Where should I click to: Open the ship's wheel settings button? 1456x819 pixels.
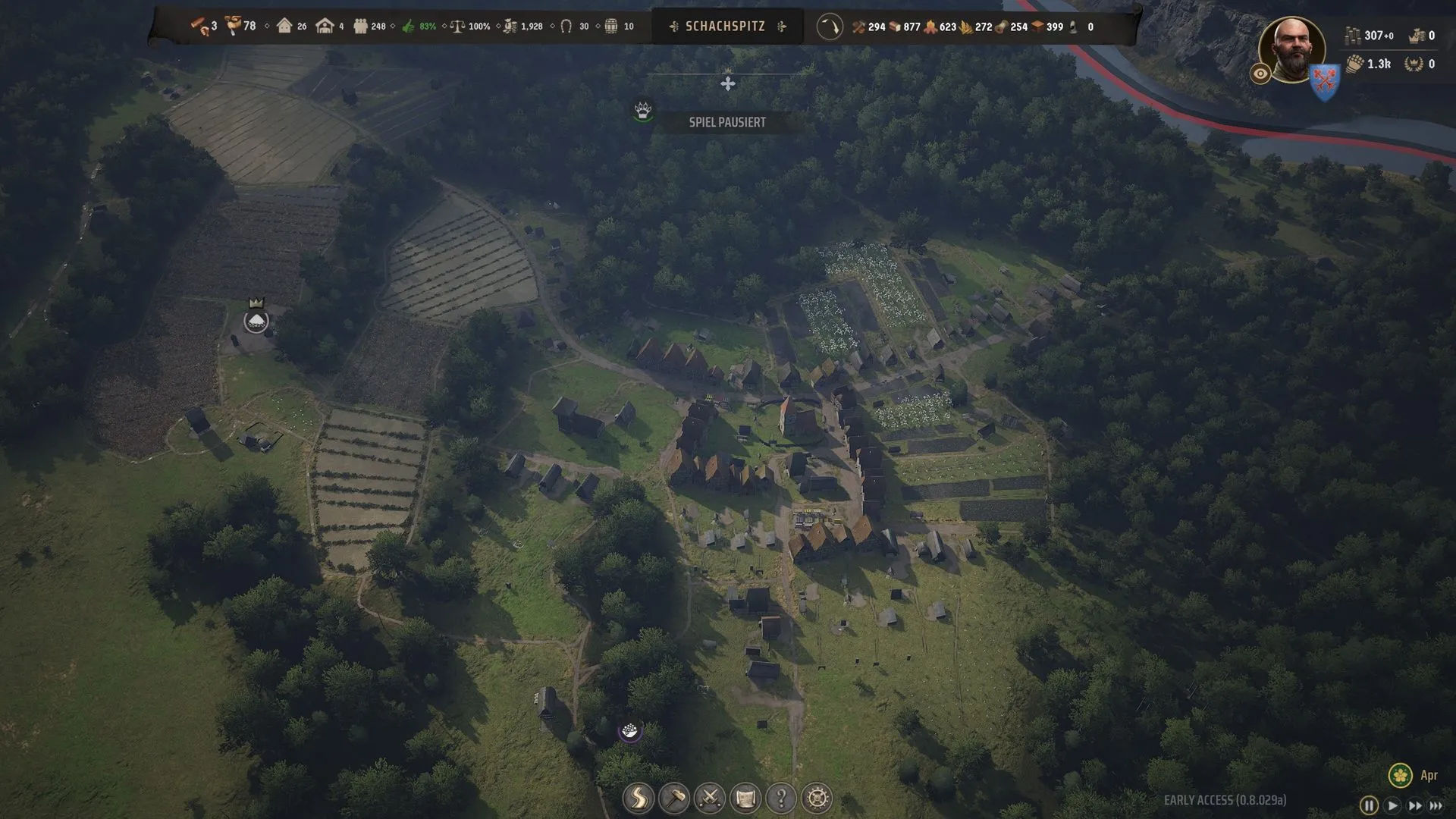click(817, 798)
